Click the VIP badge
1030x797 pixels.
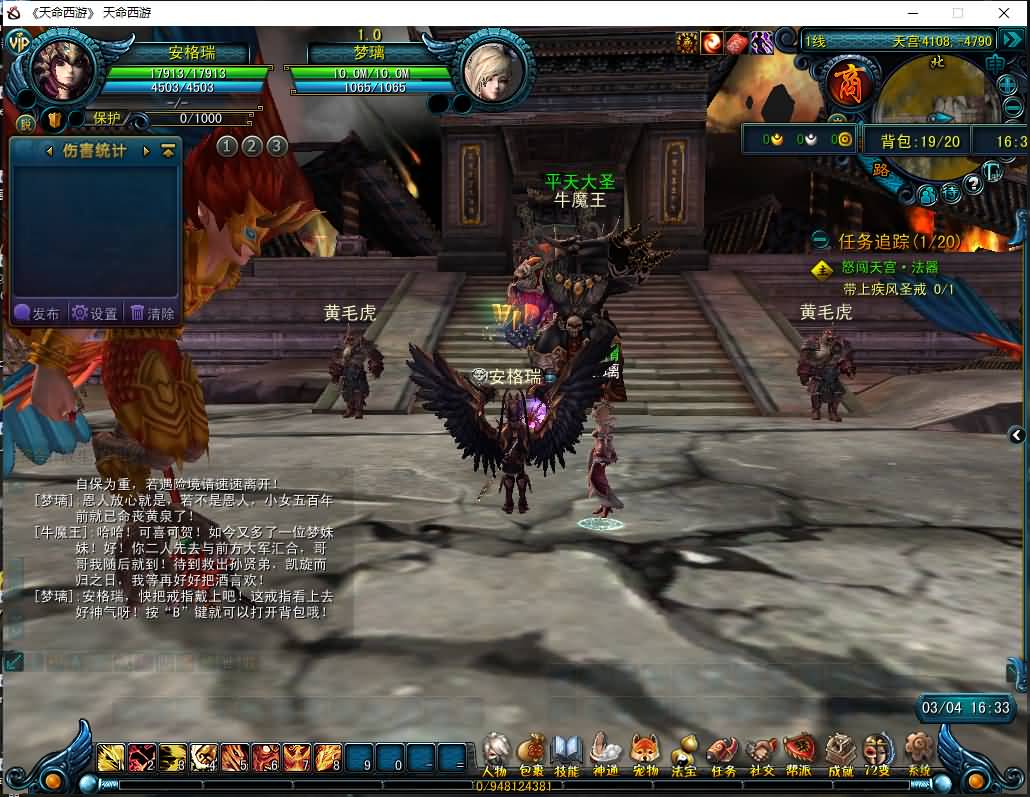17,42
